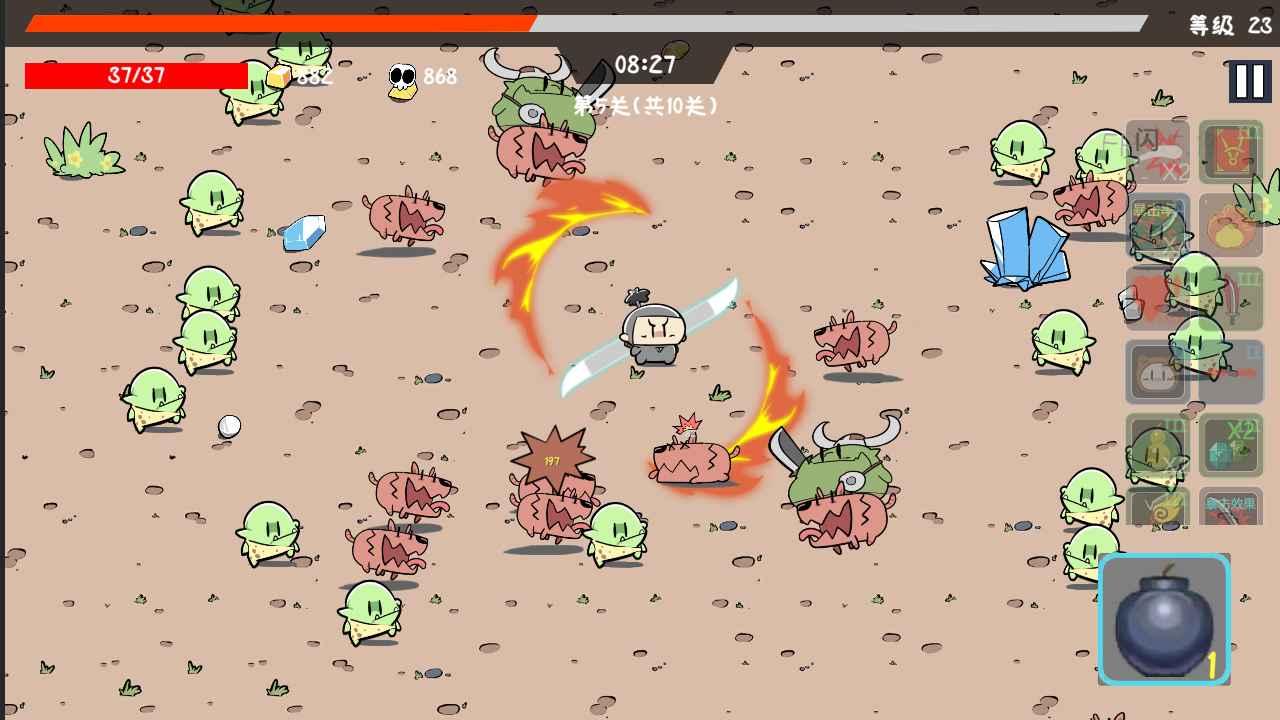
Task: Click the 第5关(共10关) stage label
Action: [x=645, y=105]
